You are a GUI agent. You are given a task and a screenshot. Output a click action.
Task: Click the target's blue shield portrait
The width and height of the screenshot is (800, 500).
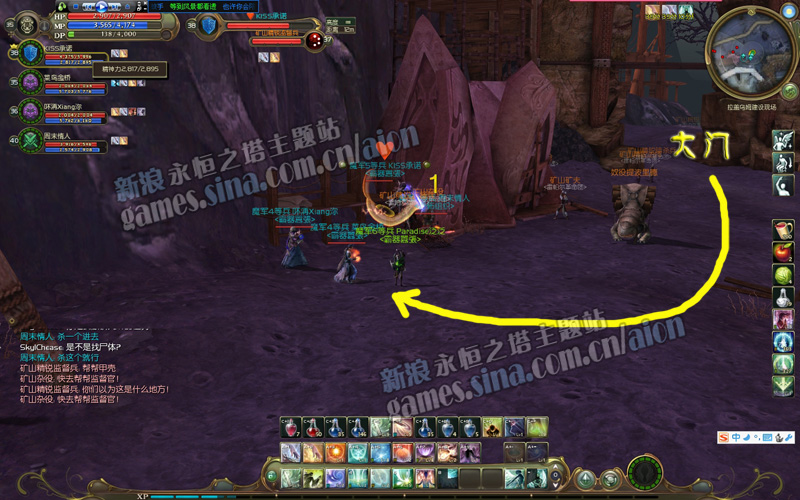(x=209, y=24)
